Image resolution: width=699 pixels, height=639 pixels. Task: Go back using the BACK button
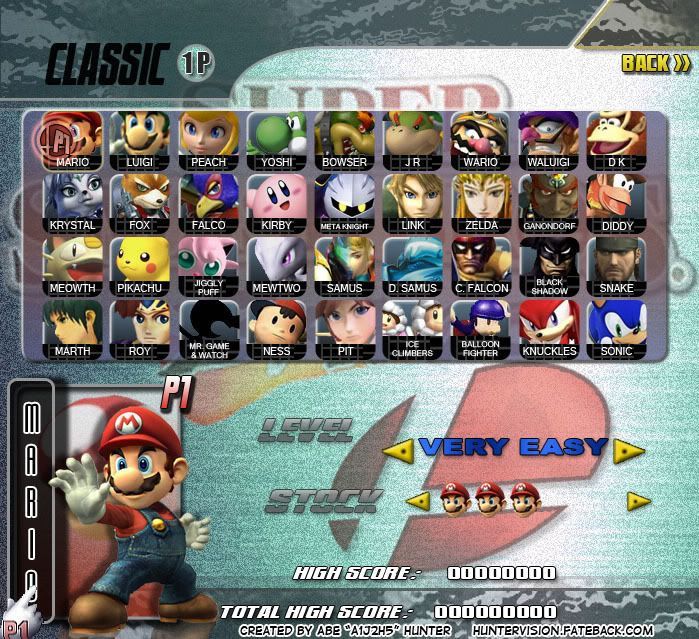point(655,63)
